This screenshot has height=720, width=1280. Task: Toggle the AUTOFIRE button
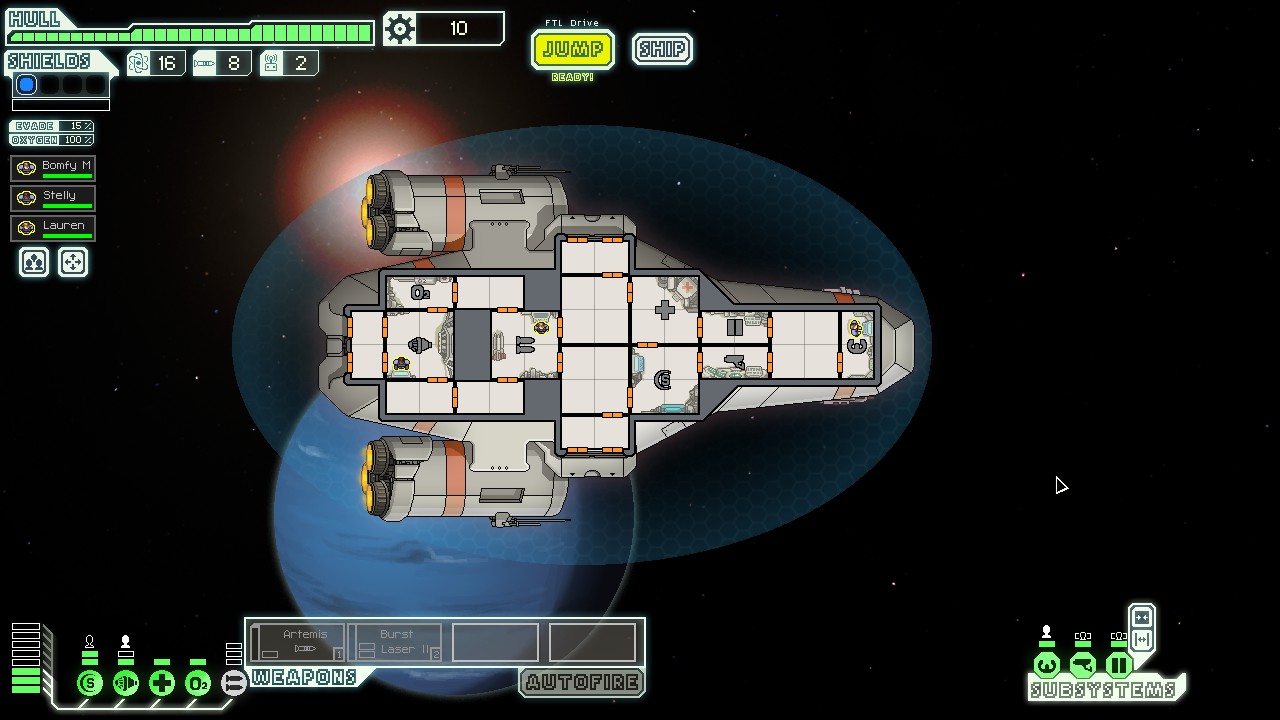pos(582,683)
